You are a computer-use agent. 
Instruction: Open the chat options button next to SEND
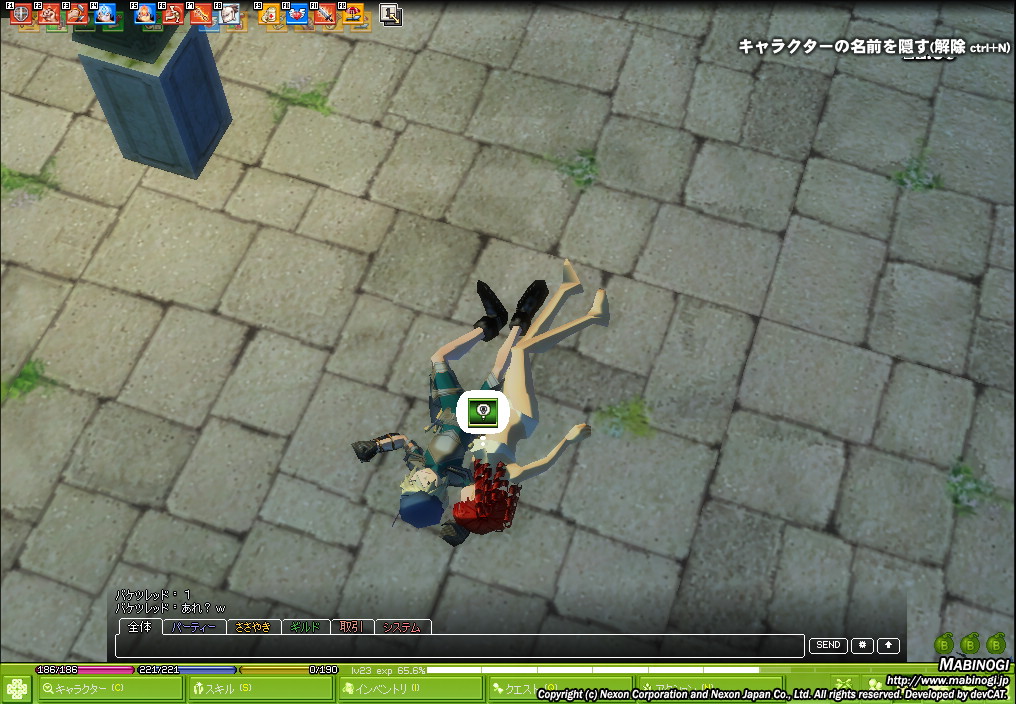pyautogui.click(x=862, y=646)
